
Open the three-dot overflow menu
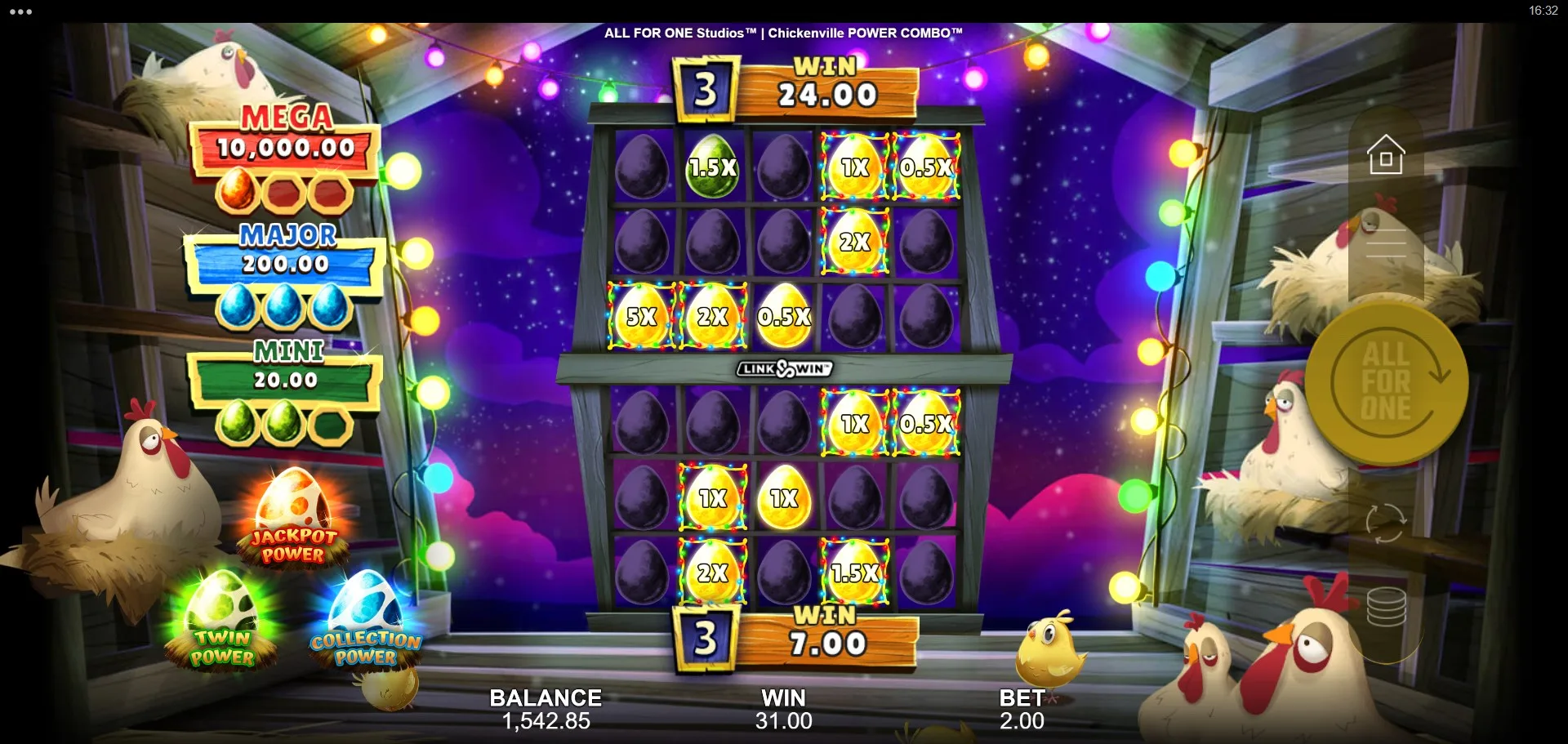click(20, 11)
